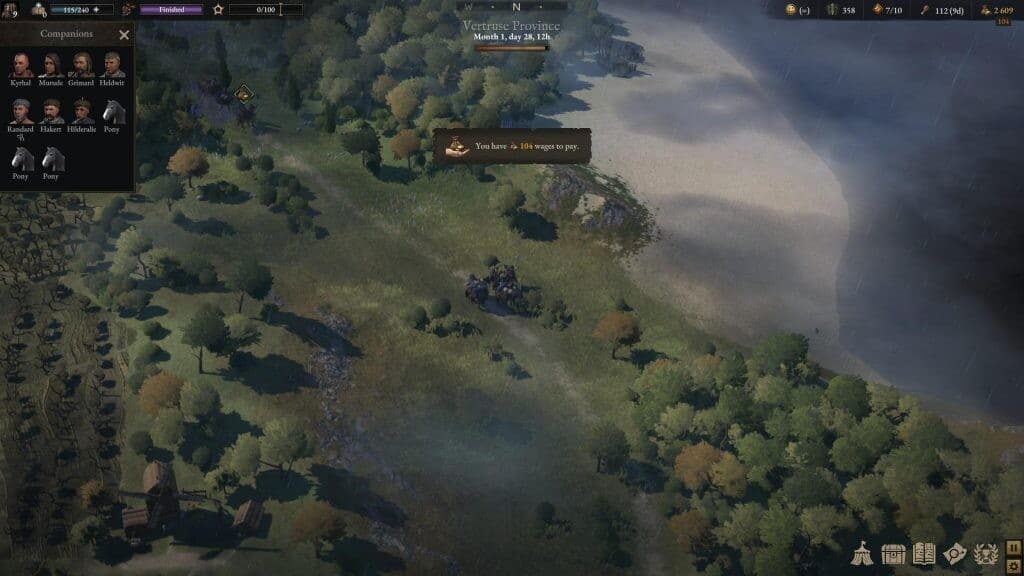Open Hakert's companion portrait

tap(51, 111)
